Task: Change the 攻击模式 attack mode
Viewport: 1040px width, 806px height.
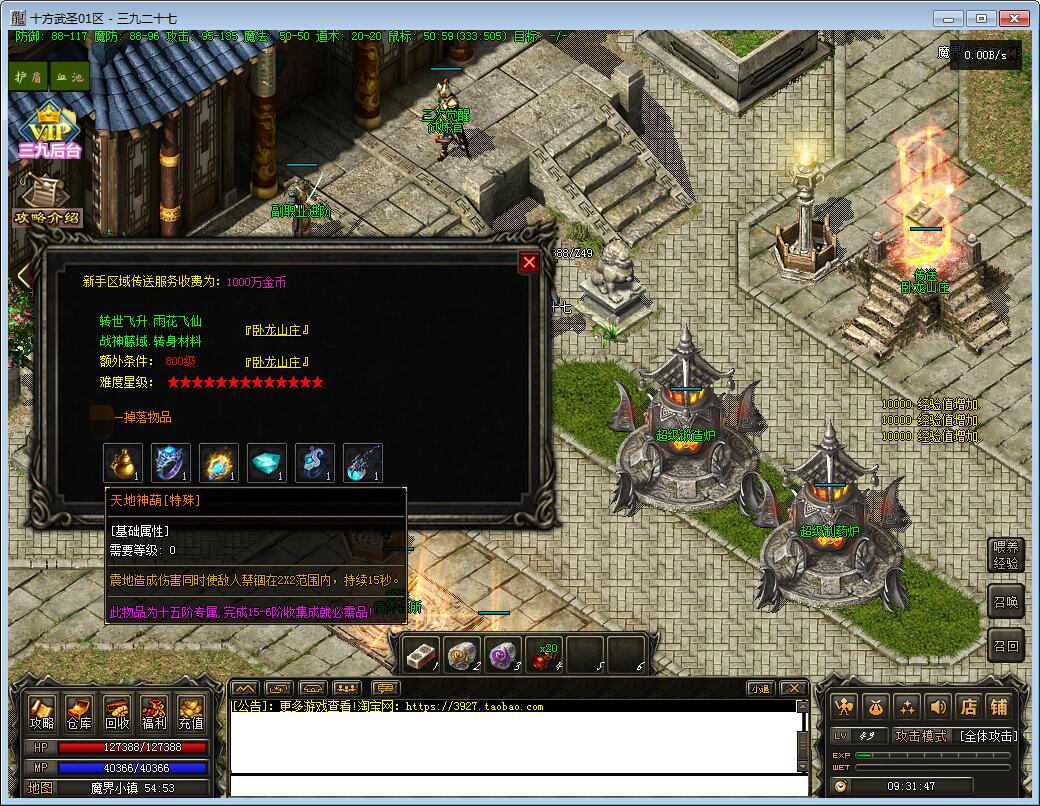Action: click(921, 736)
